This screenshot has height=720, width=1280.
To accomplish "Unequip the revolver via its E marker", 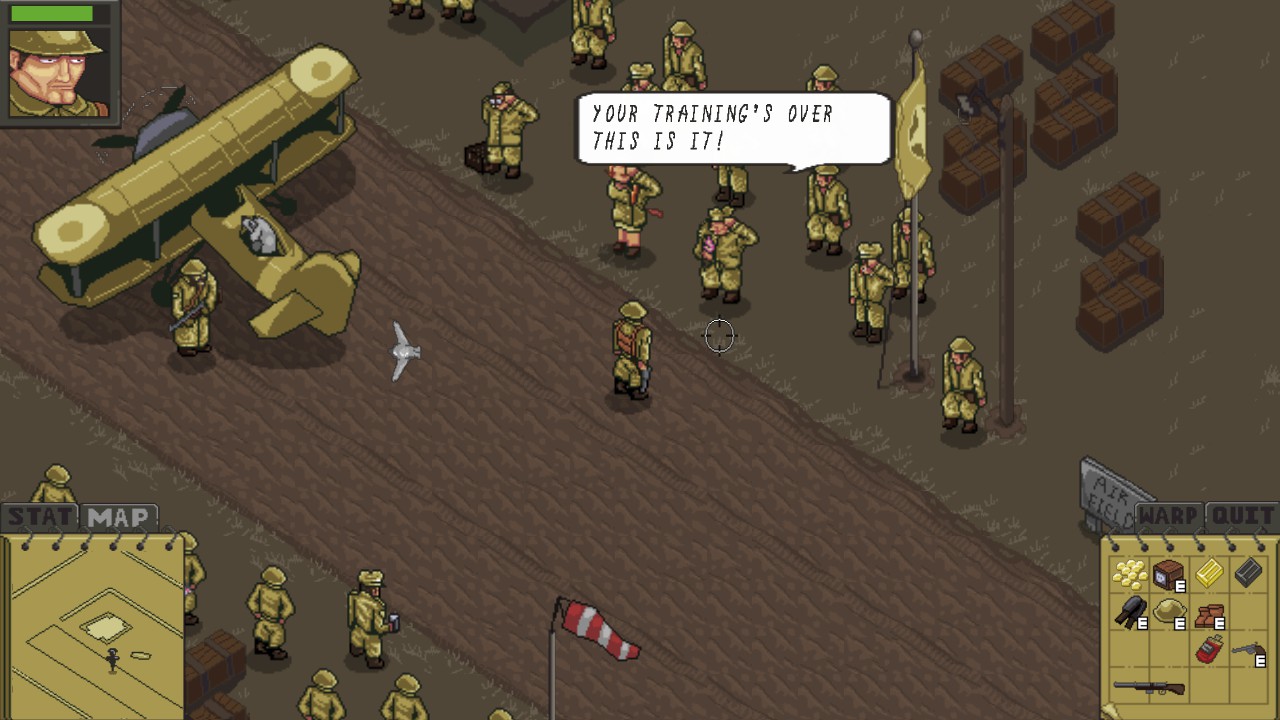I will click(1259, 661).
